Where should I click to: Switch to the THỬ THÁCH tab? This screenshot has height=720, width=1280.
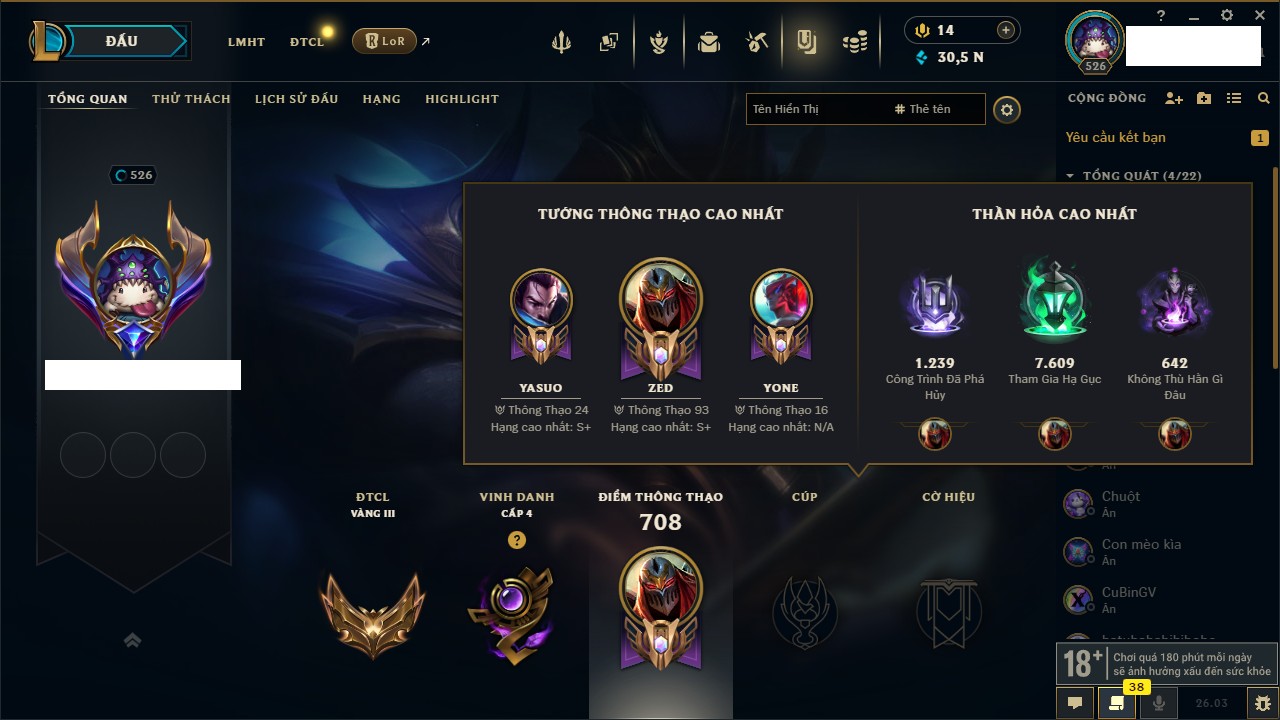[x=191, y=99]
